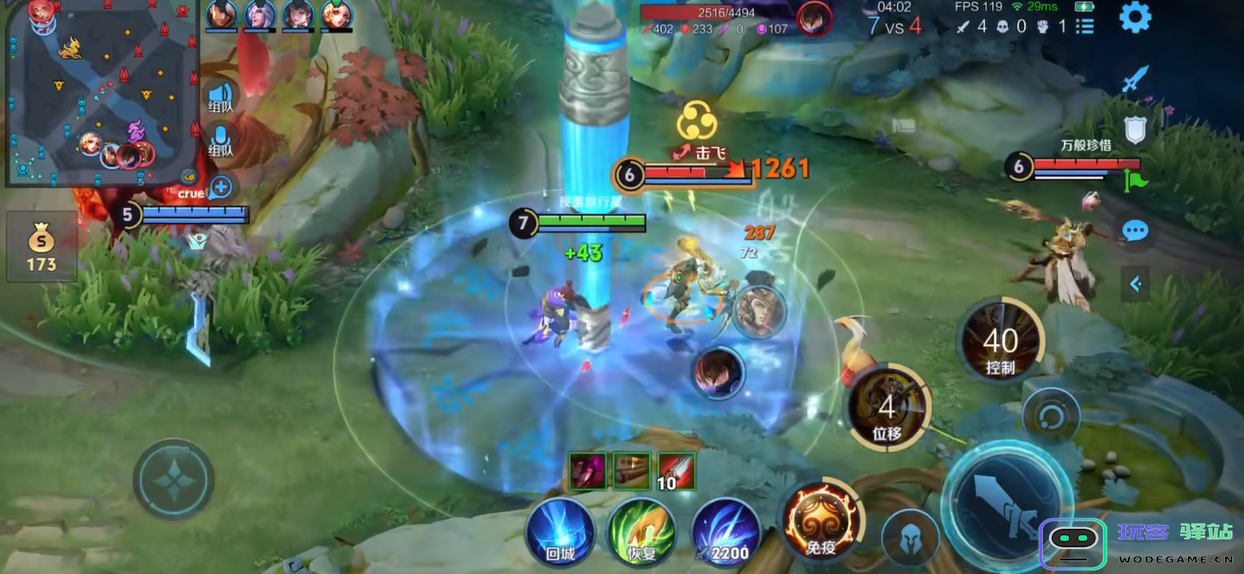Open the chat bubble quick messages
The height and width of the screenshot is (574, 1244).
1135,231
